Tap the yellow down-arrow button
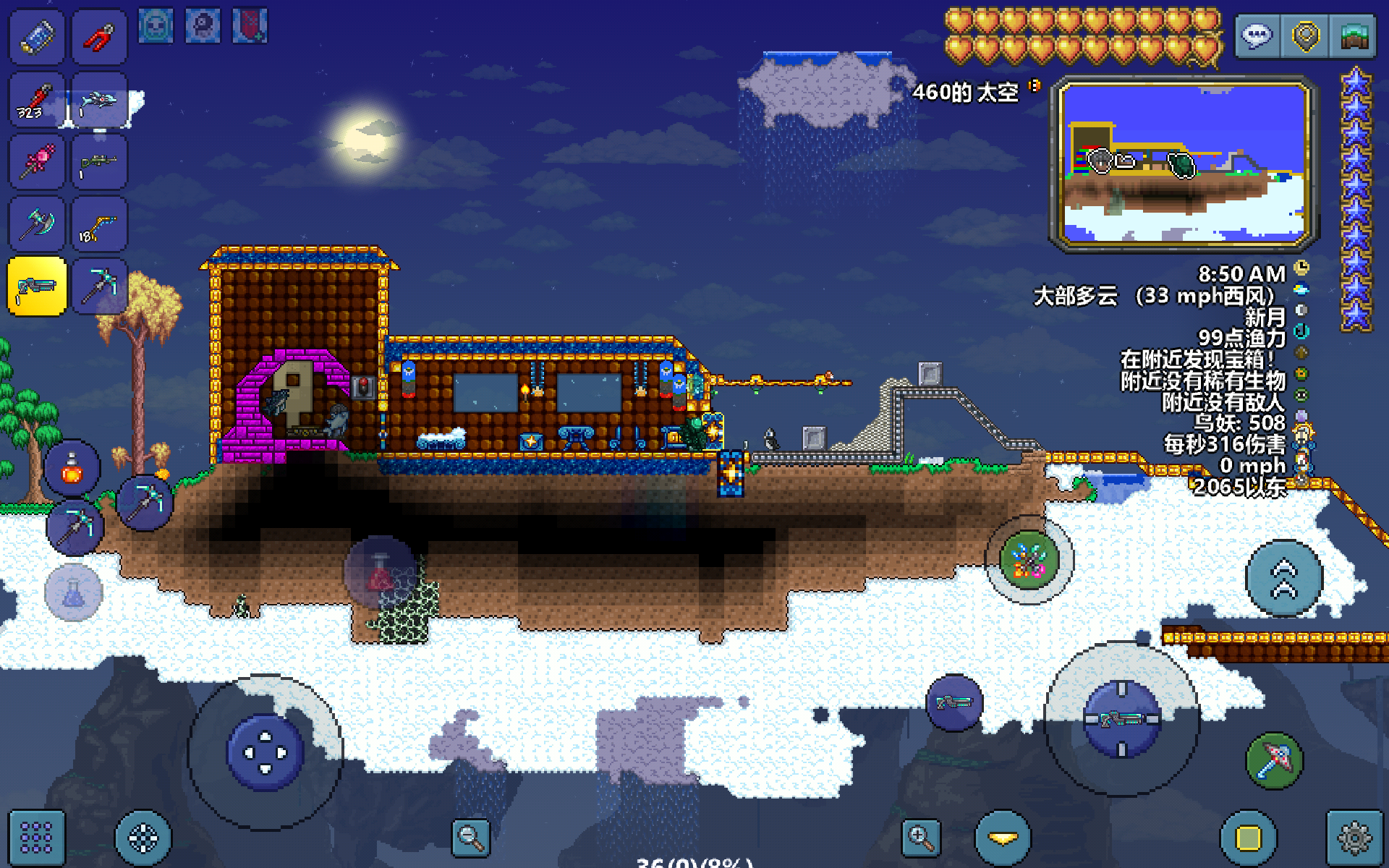 (1003, 838)
